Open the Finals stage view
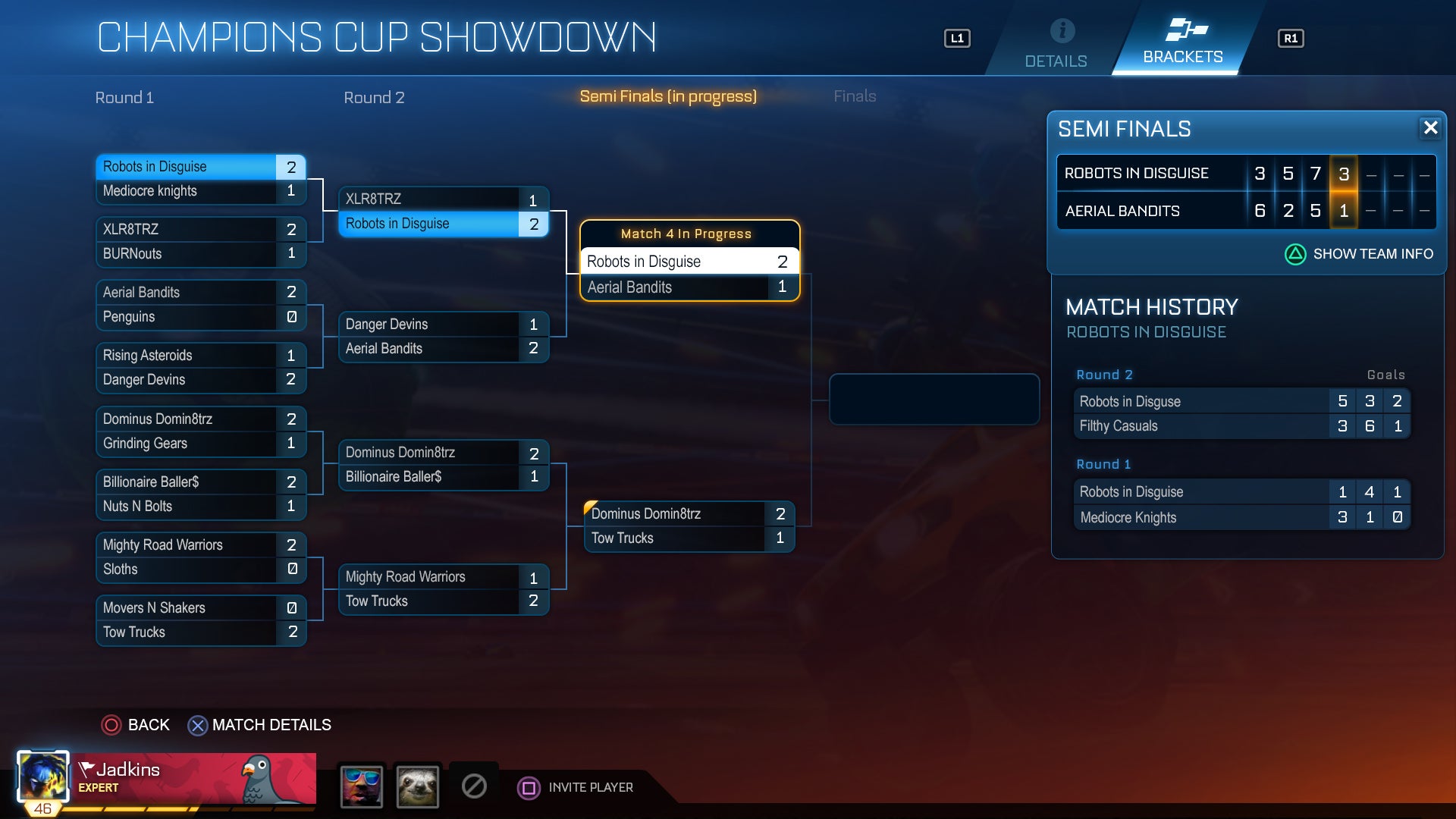 click(855, 96)
